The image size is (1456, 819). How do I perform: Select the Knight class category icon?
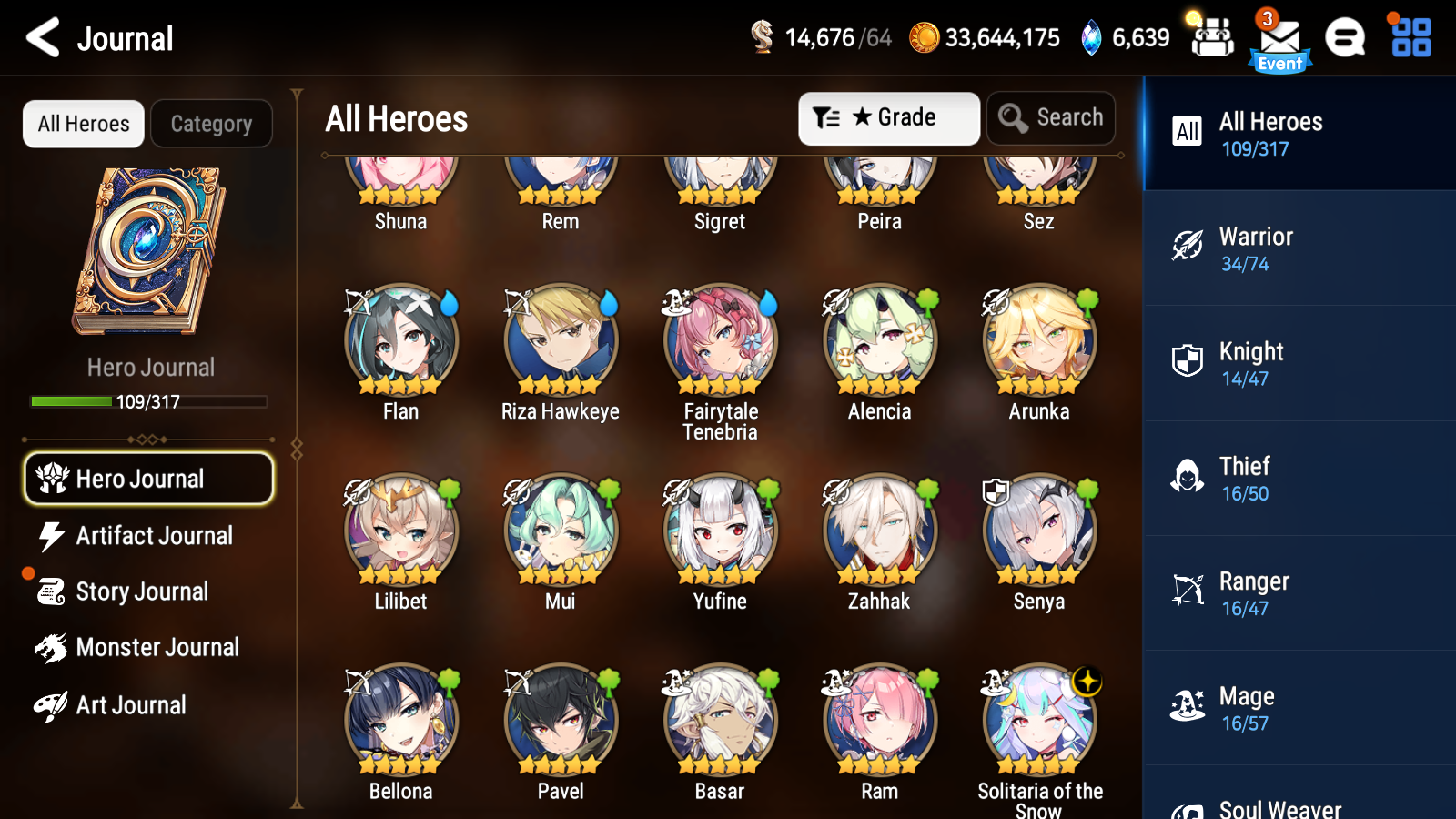pyautogui.click(x=1188, y=363)
